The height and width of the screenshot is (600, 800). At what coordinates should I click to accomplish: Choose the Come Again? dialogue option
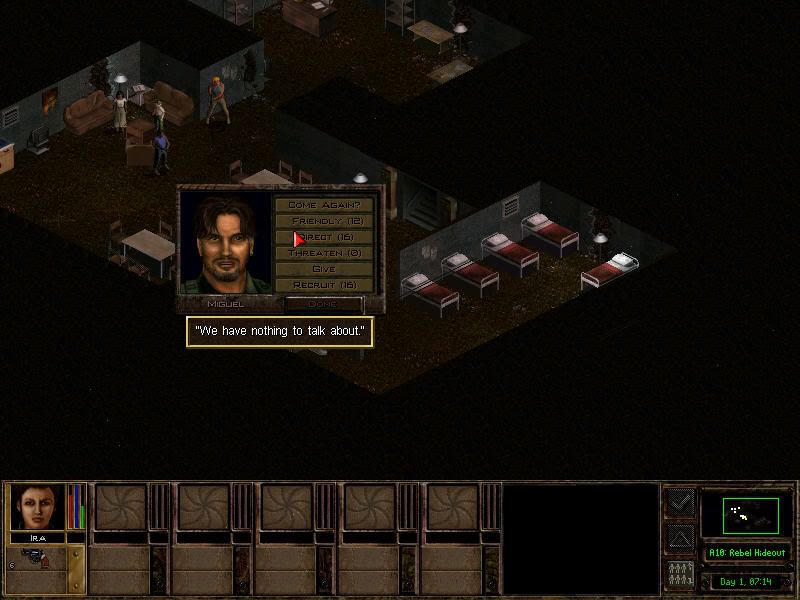pos(323,204)
